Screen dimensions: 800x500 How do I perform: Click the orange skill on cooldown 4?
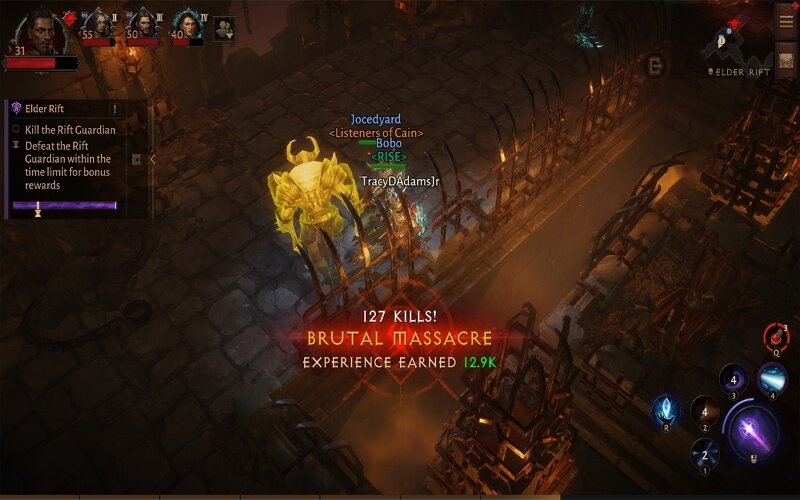click(706, 411)
